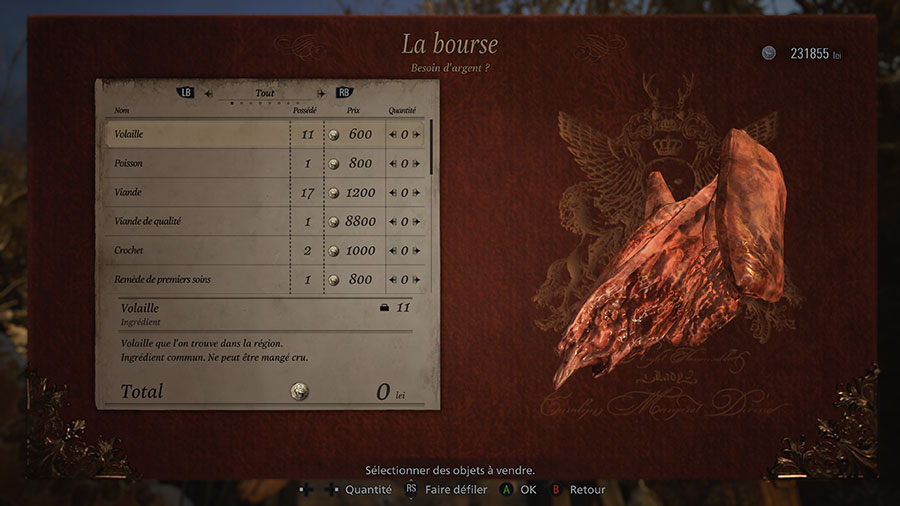The image size is (900, 506).
Task: Increase the Crochet quantity with right arrow
Action: click(x=417, y=251)
